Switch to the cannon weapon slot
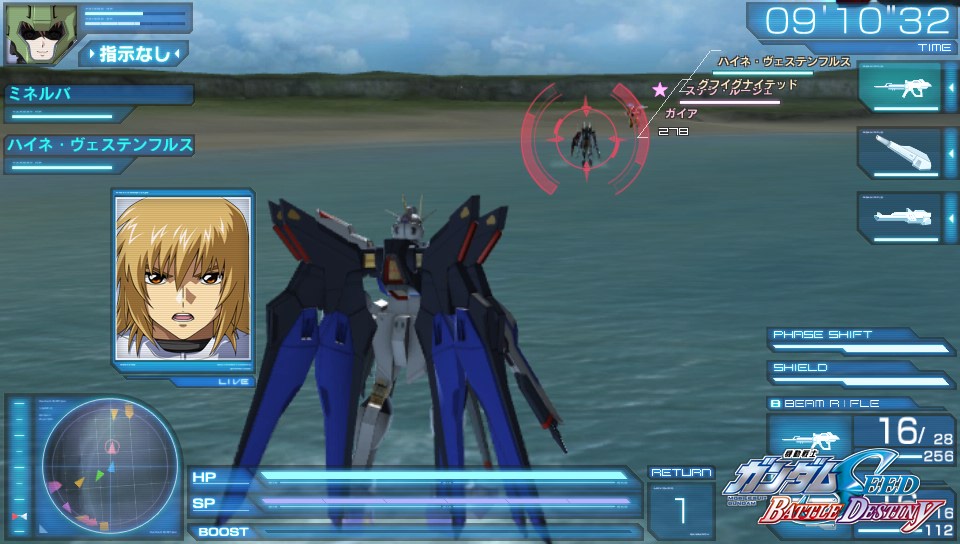960x544 pixels. [x=898, y=153]
